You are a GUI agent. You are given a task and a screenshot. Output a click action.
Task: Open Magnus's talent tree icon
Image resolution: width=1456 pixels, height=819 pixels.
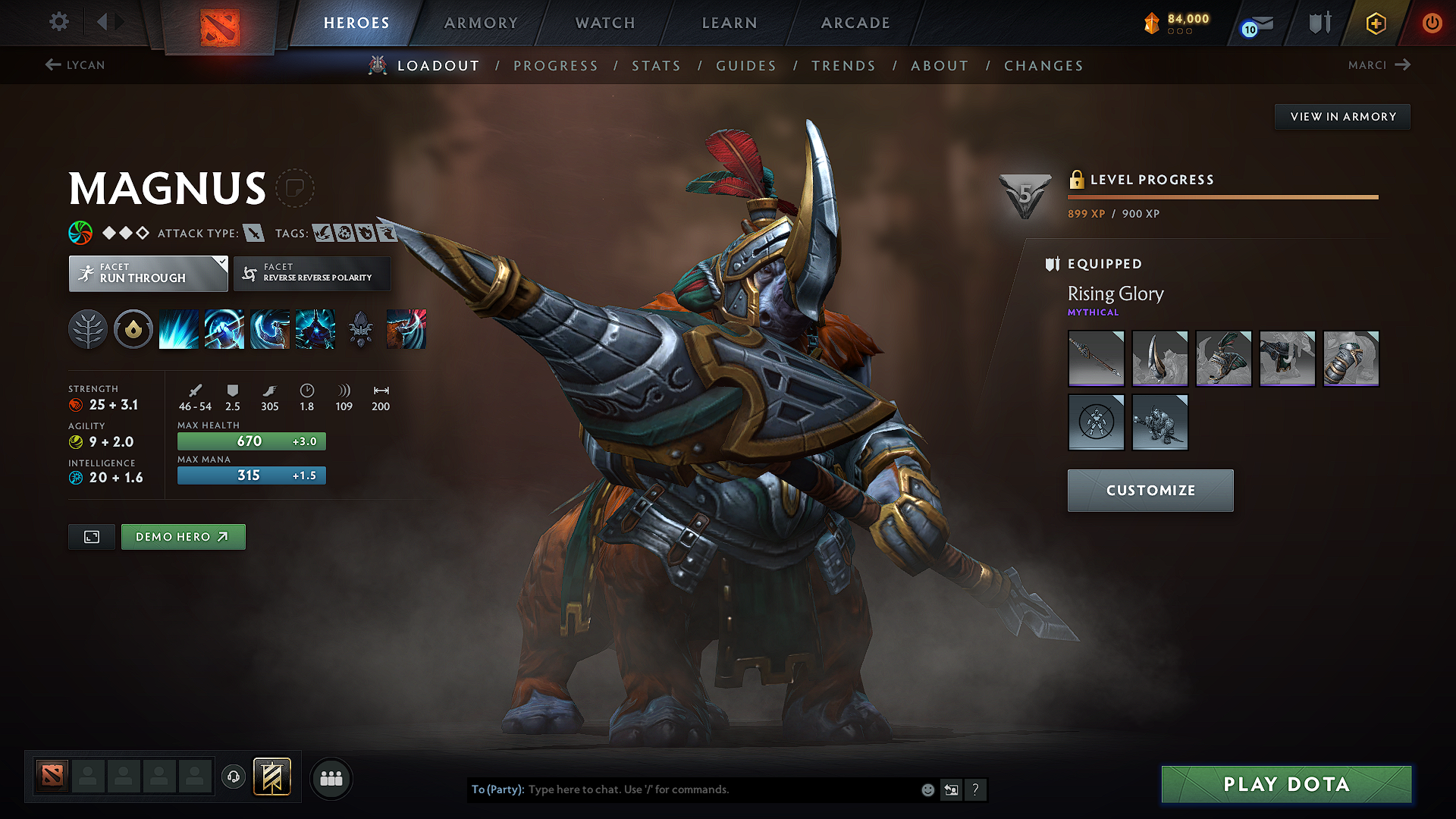coord(88,328)
